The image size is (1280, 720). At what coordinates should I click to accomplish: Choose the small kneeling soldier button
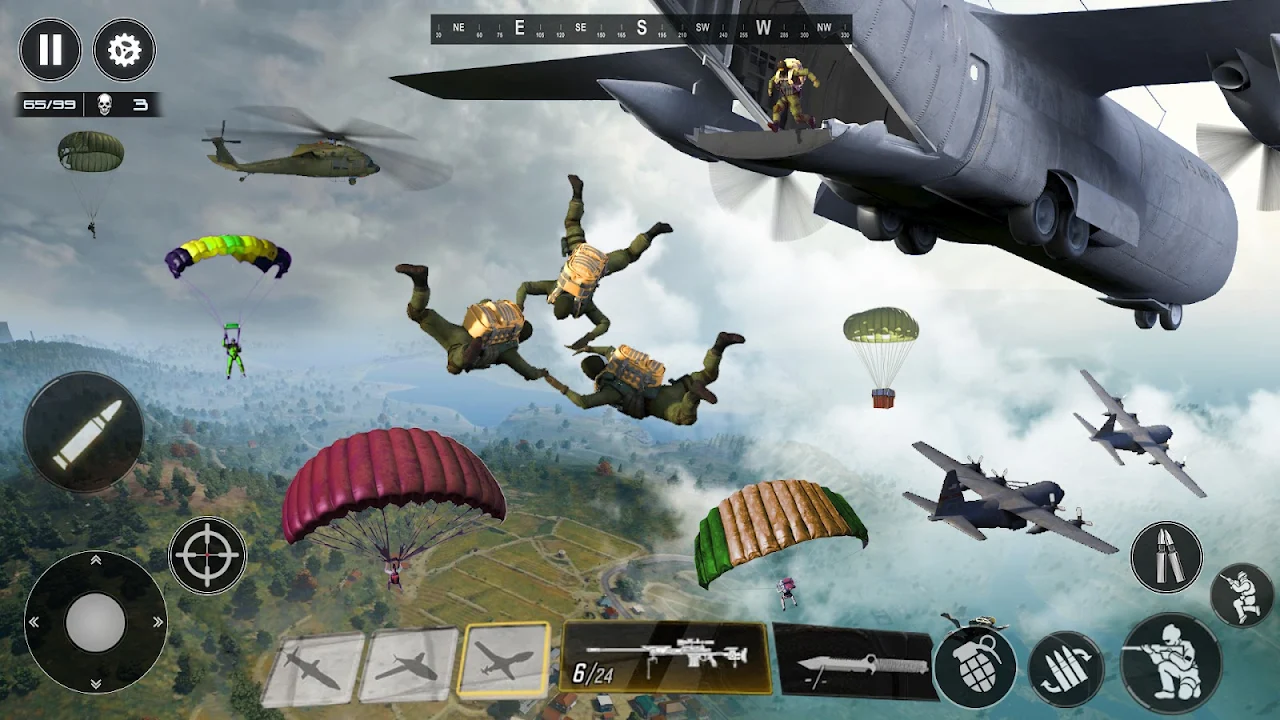pos(1241,595)
